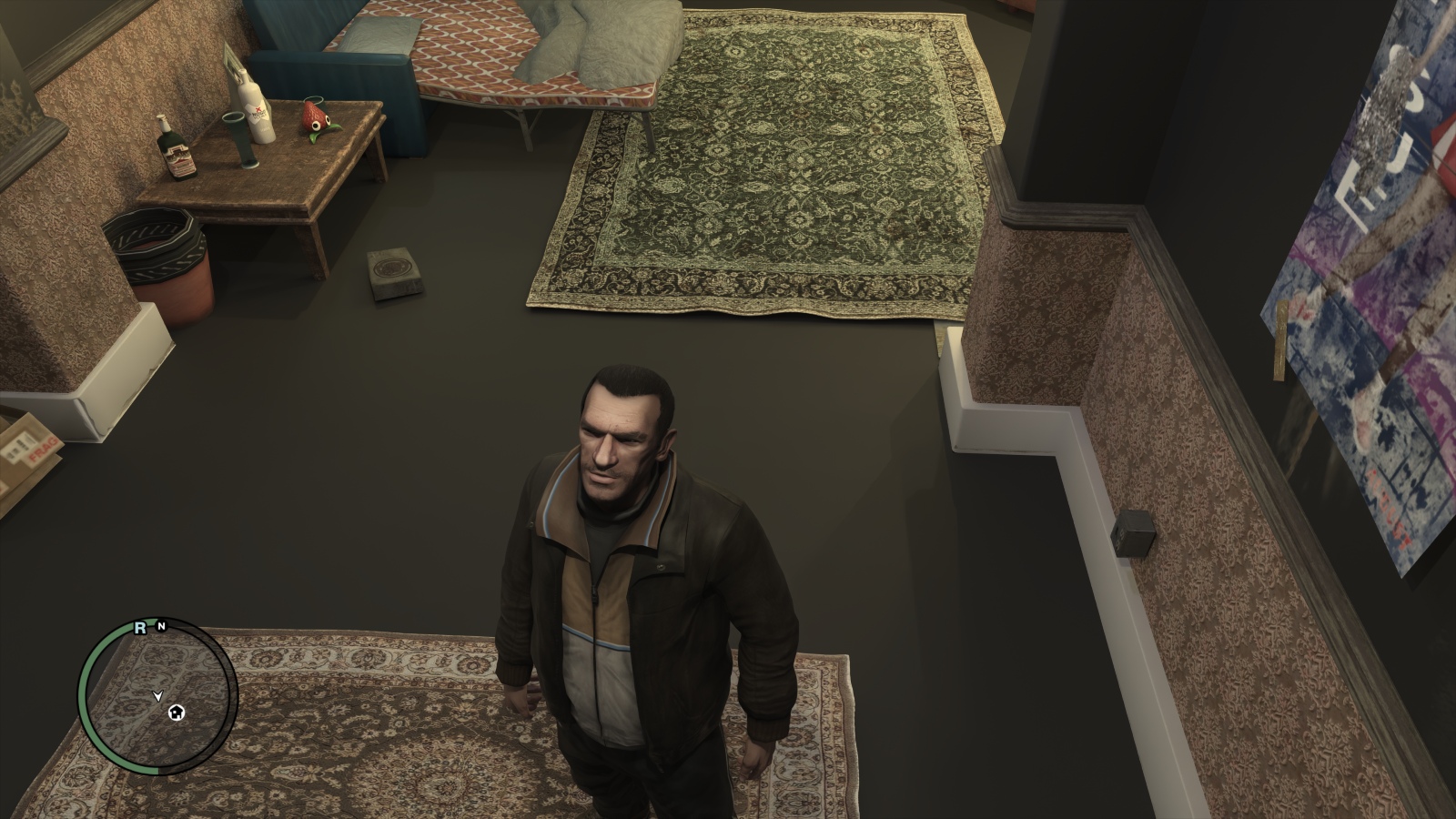
Task: Click the white player arrow inside the radar
Action: coord(157,694)
